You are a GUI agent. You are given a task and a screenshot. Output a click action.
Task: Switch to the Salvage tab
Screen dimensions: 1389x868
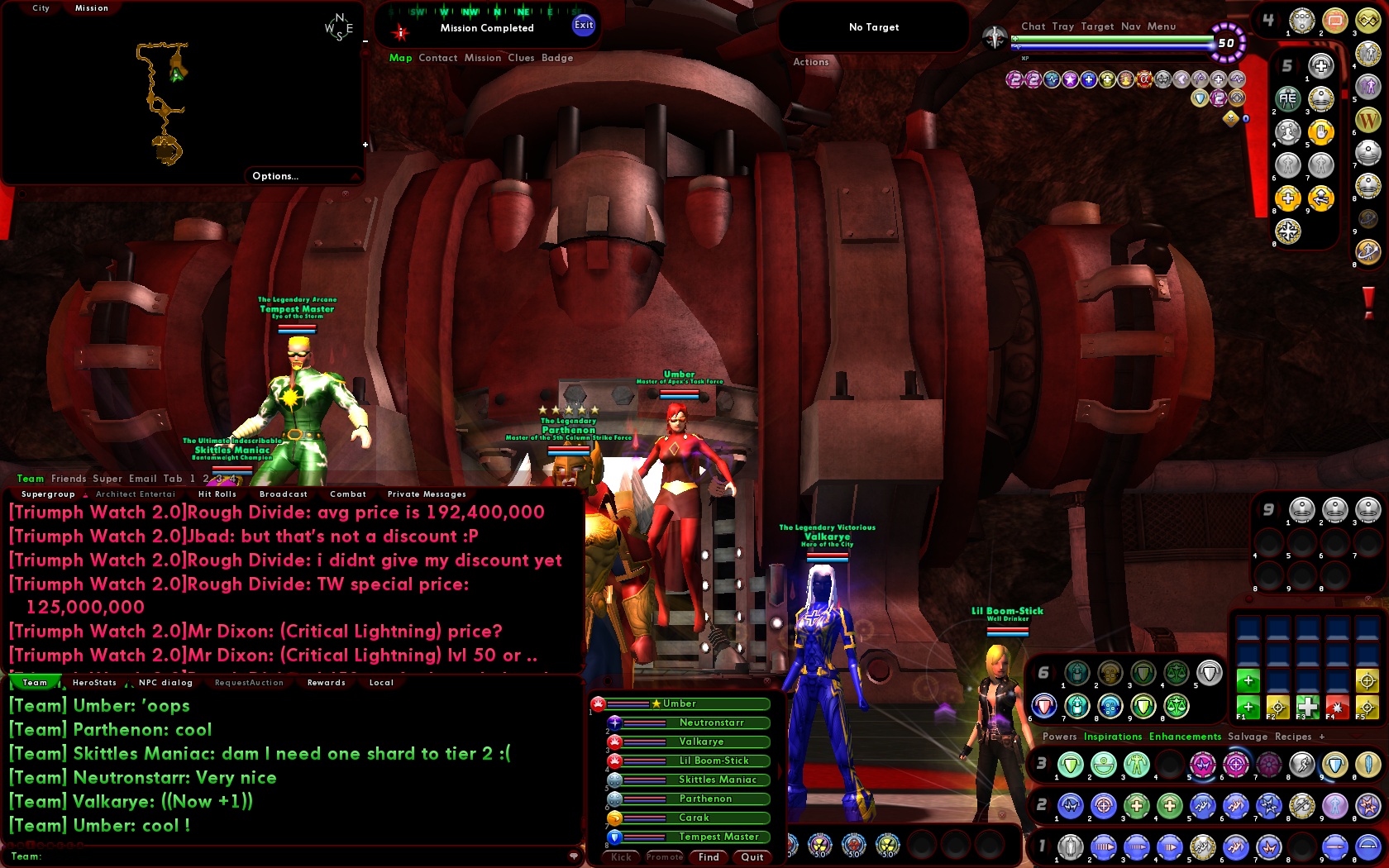[x=1248, y=737]
